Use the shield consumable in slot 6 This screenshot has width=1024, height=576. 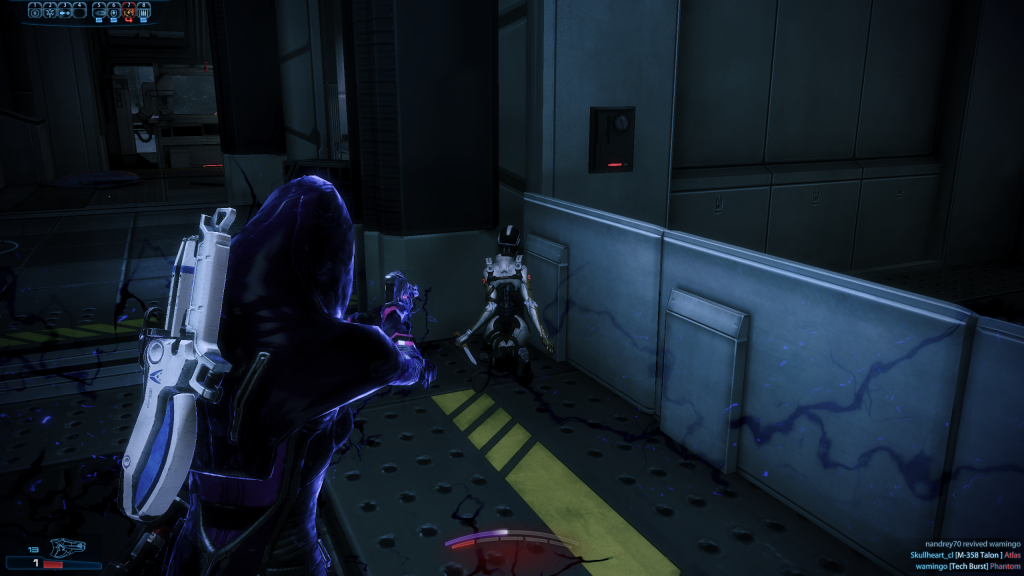pyautogui.click(x=114, y=12)
